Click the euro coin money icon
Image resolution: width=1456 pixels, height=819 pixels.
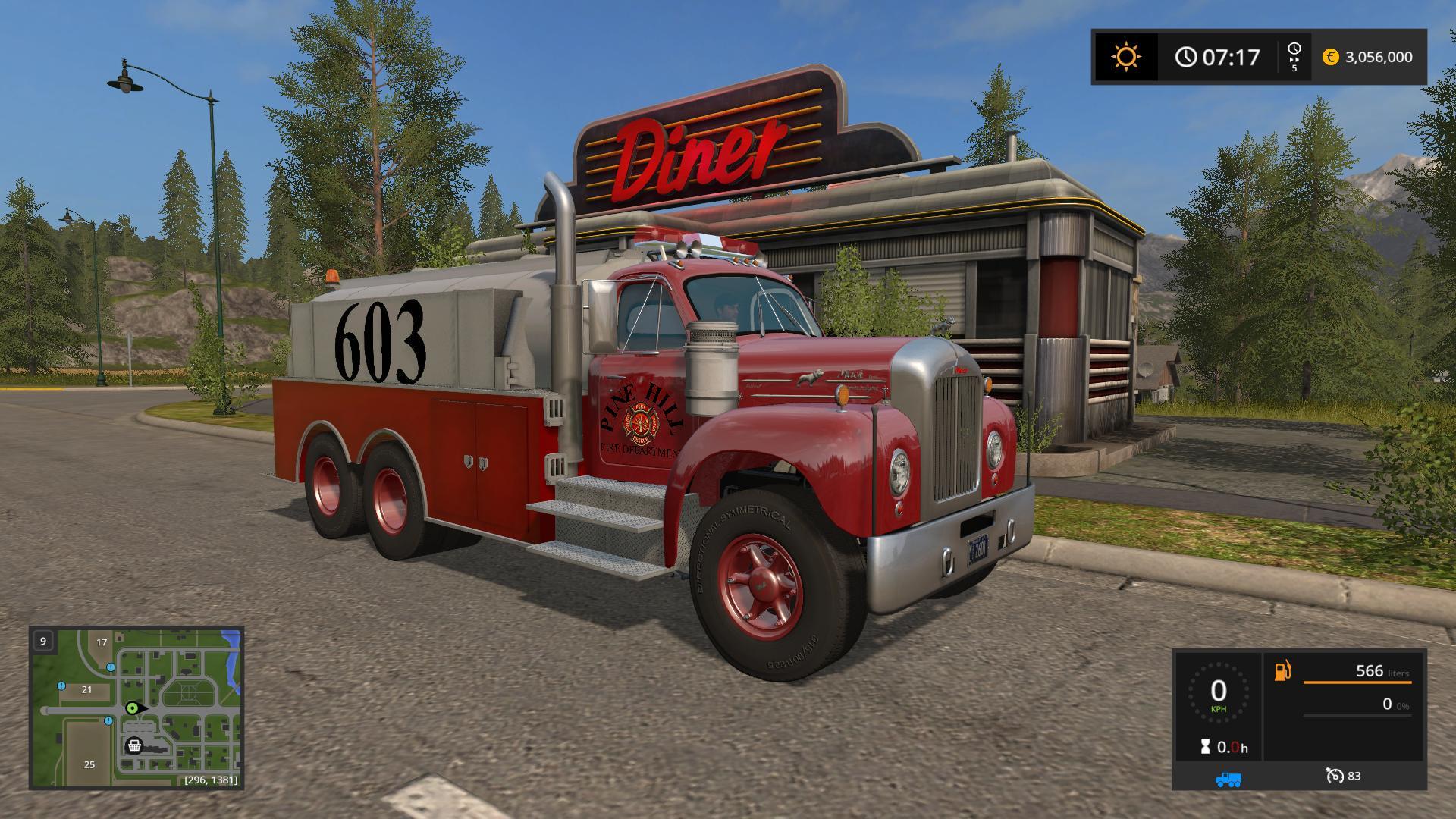(x=1330, y=57)
